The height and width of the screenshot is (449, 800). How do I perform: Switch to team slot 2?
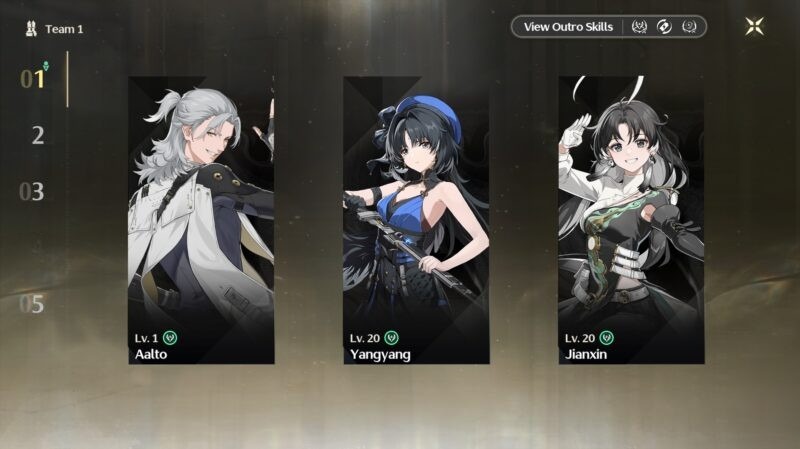point(37,136)
